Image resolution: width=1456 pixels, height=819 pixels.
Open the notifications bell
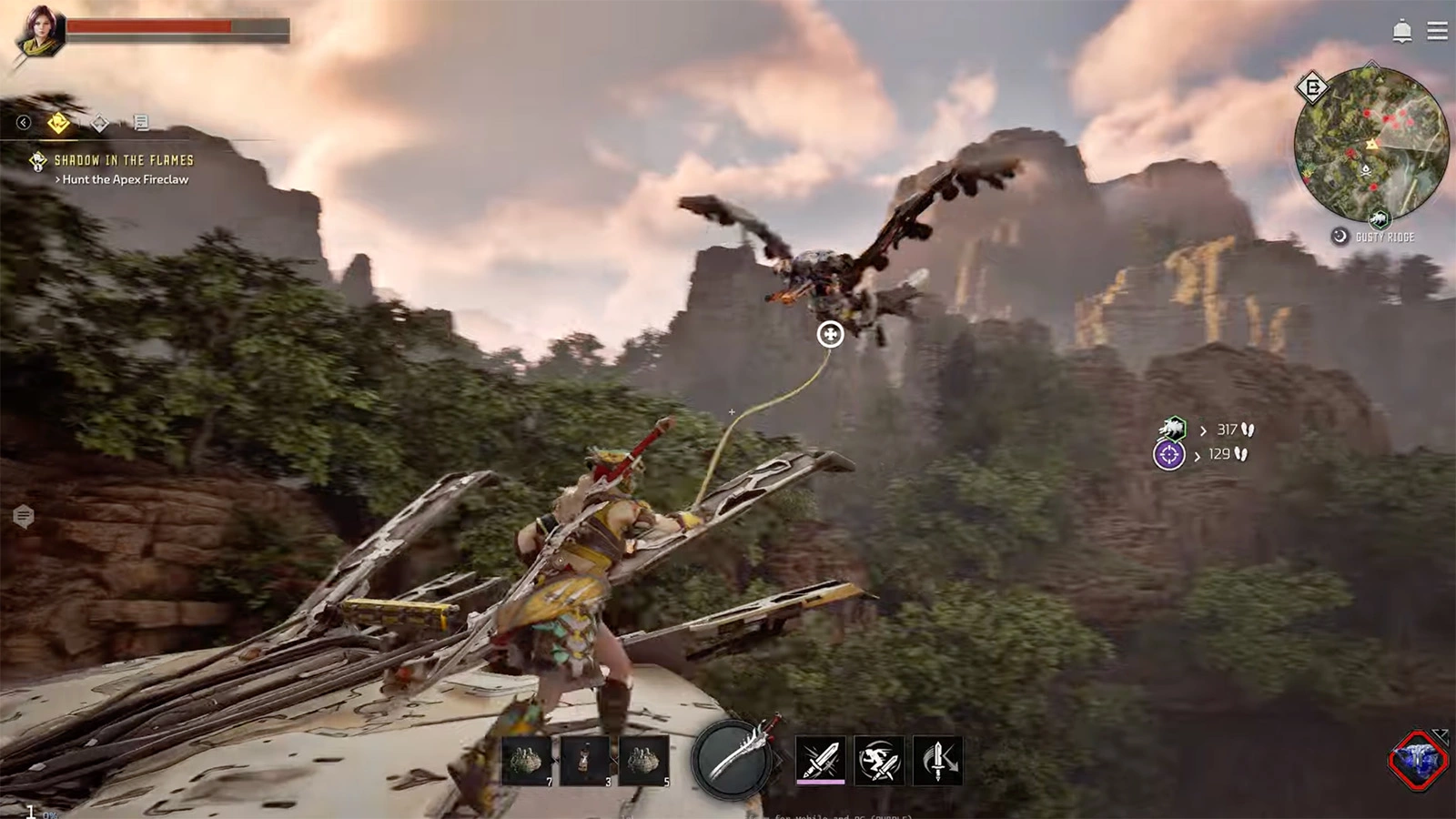point(1401,32)
